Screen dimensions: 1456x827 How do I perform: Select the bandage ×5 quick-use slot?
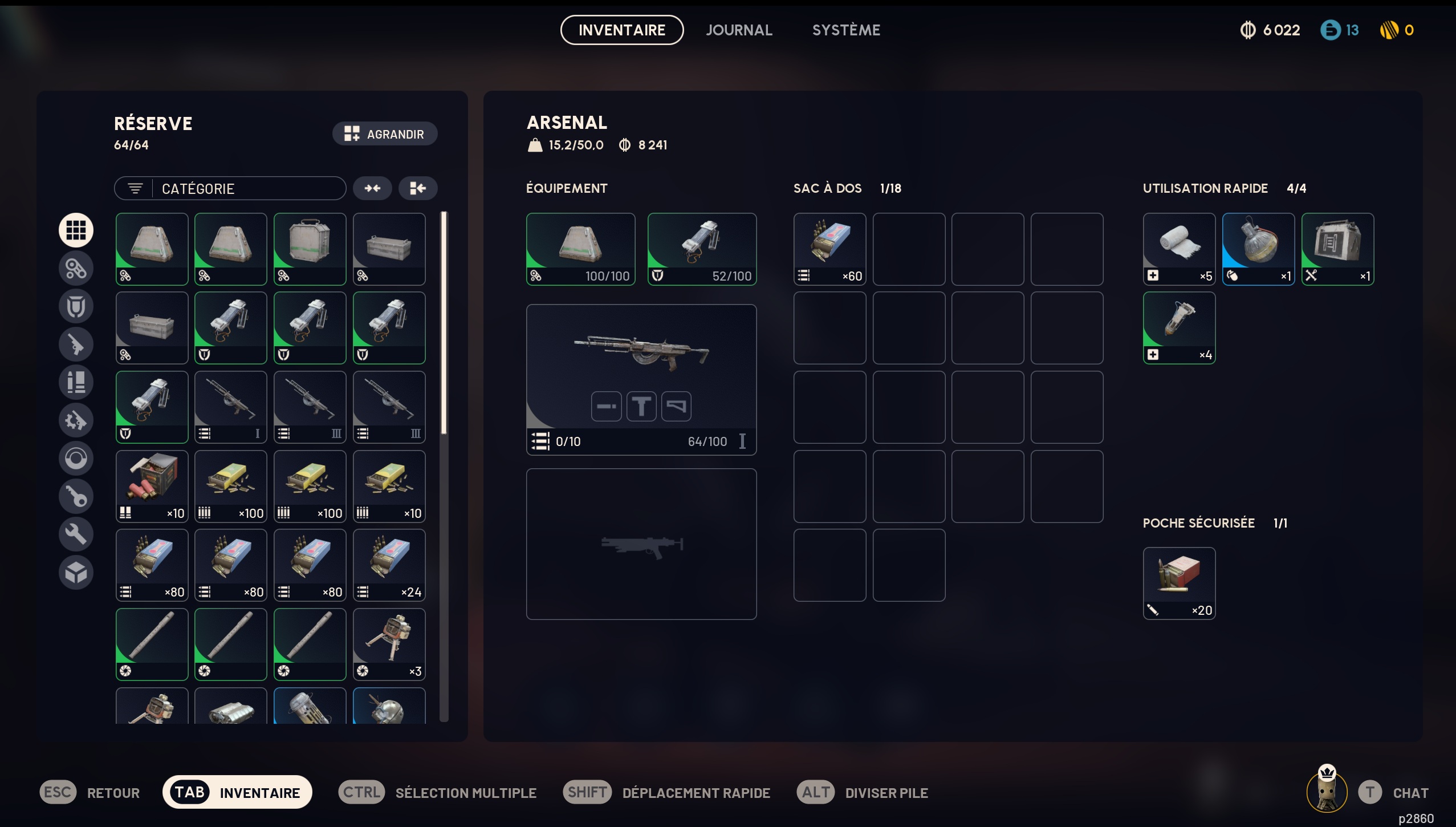coord(1179,249)
